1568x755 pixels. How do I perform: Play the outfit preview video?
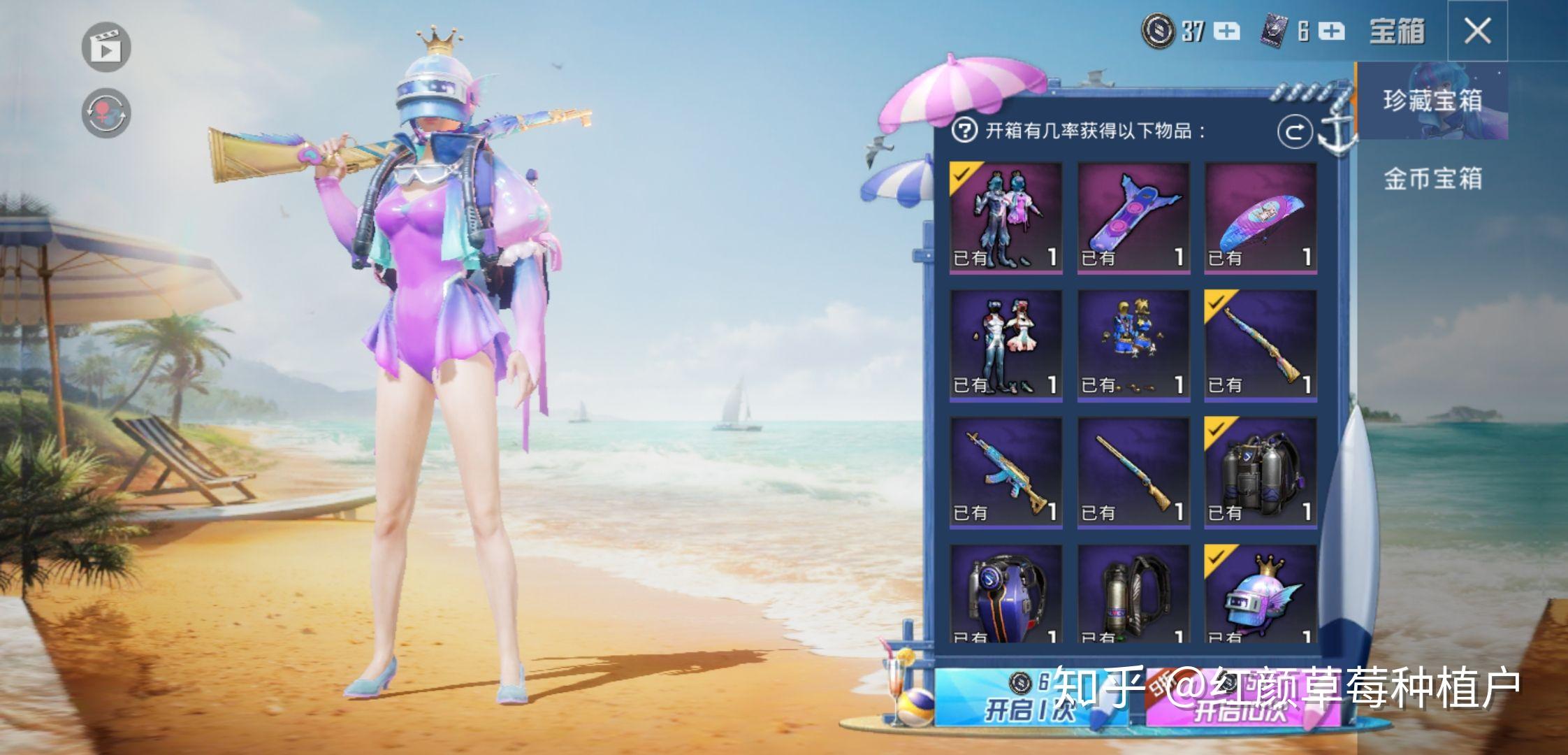pos(106,48)
